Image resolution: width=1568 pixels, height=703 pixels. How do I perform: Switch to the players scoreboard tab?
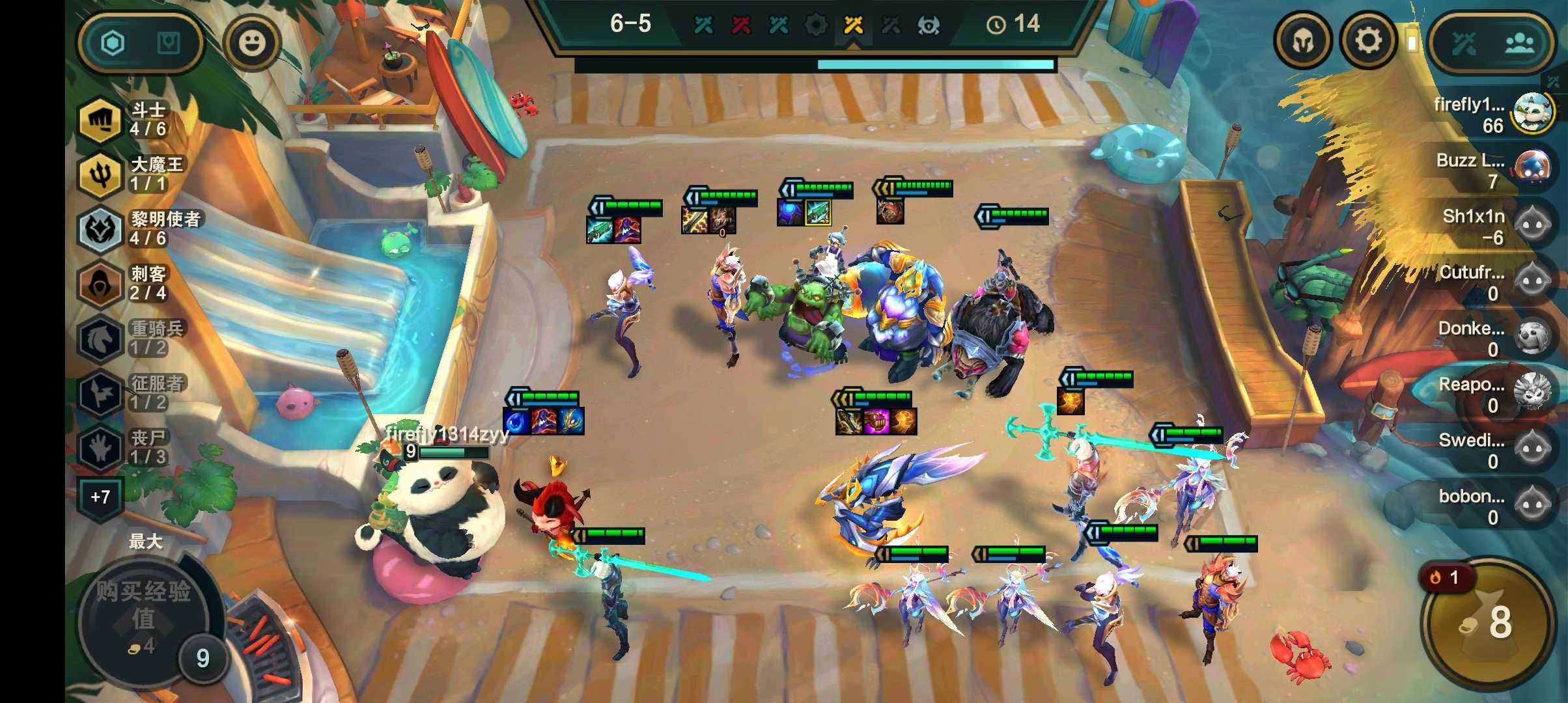click(x=1519, y=44)
